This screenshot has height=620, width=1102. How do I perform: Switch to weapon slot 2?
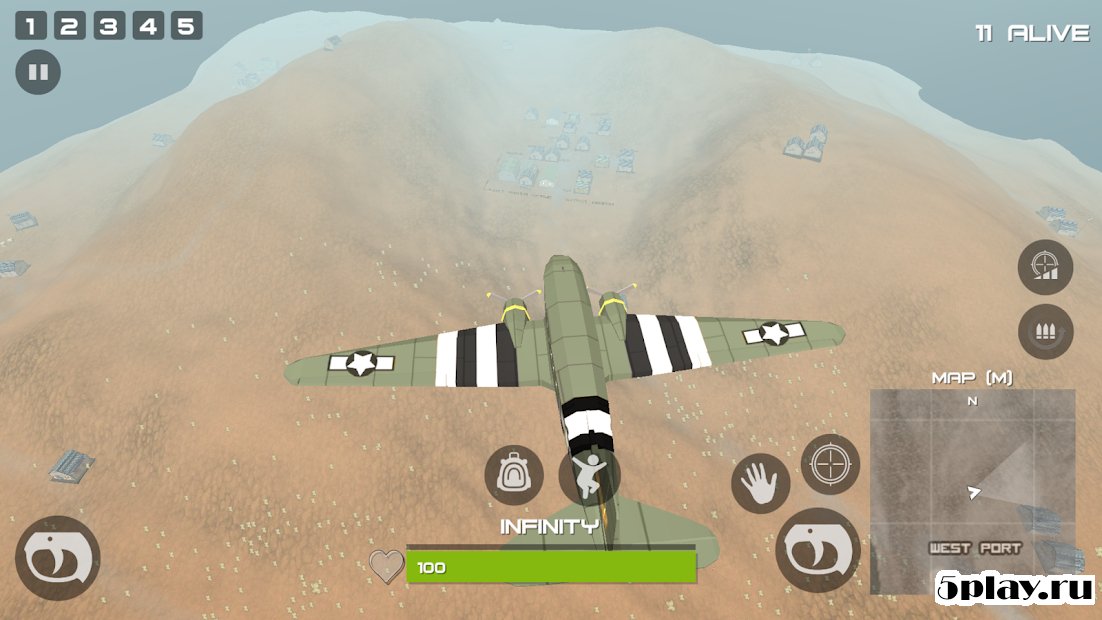[69, 26]
